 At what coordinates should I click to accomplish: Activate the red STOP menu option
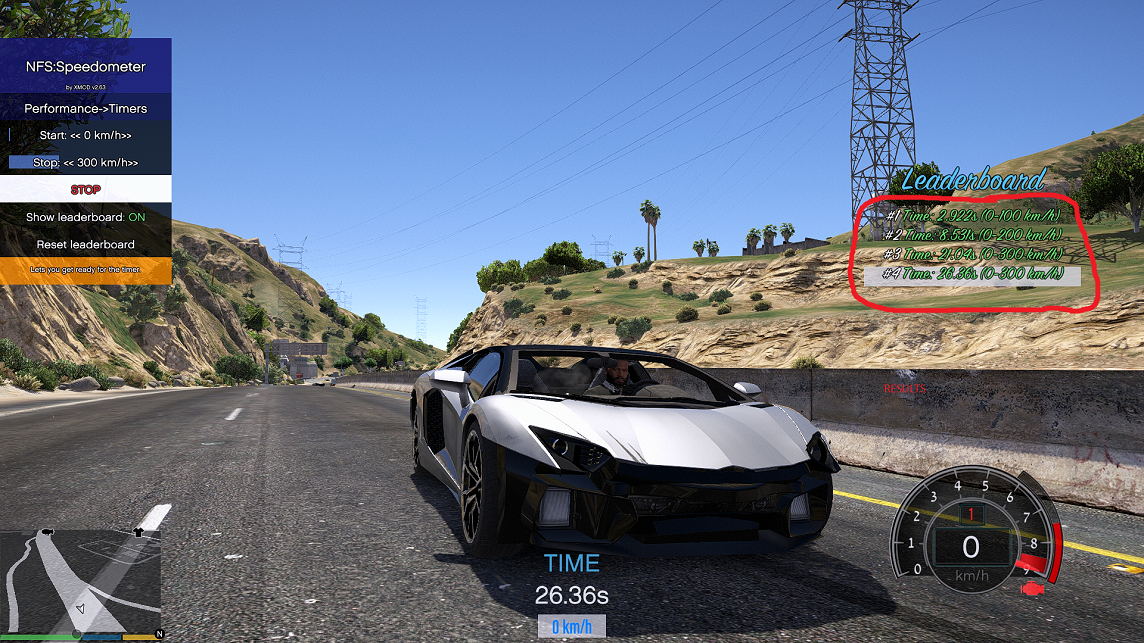click(86, 189)
